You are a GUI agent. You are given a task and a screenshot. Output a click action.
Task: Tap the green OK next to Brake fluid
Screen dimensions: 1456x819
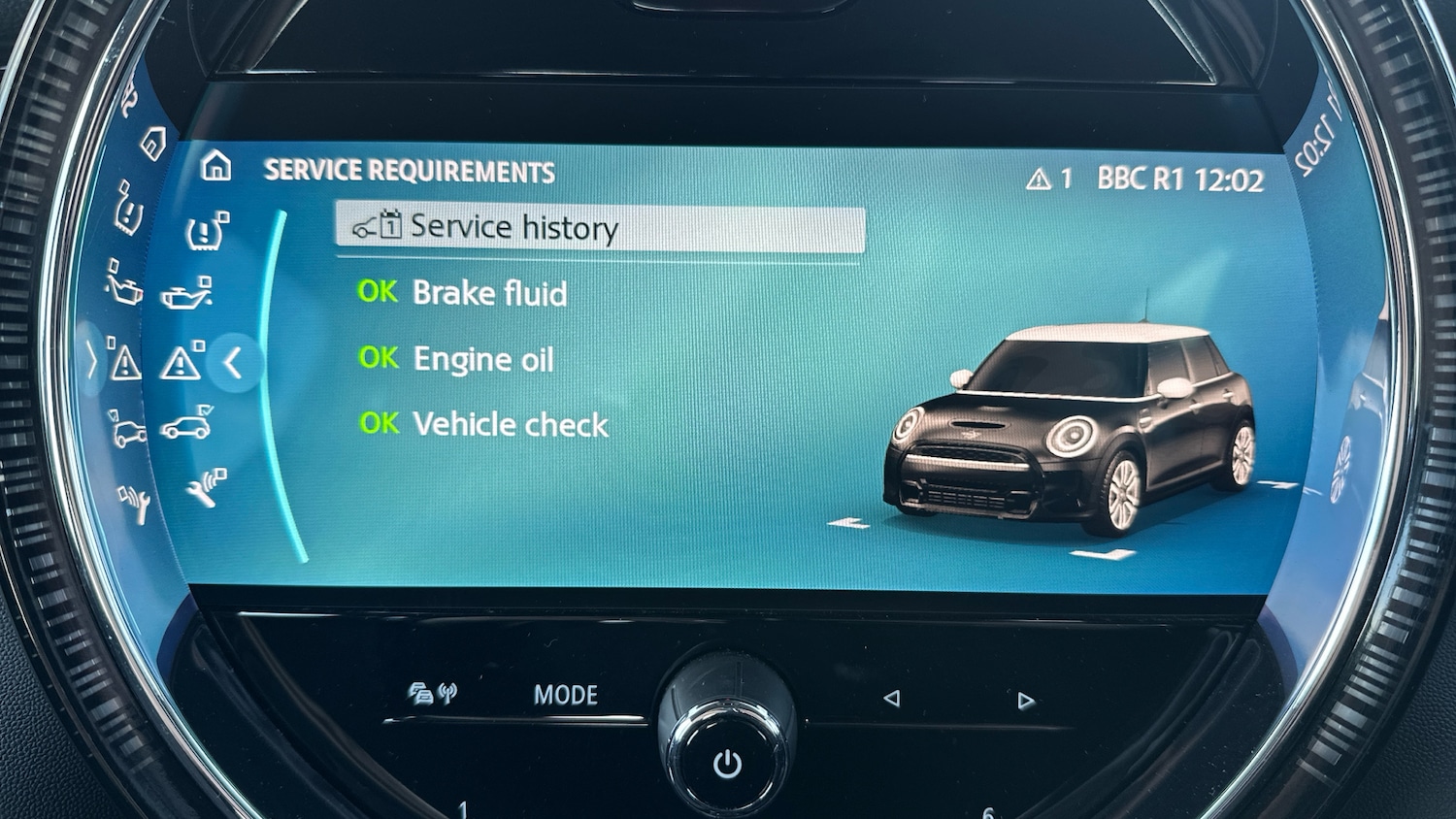click(x=379, y=292)
